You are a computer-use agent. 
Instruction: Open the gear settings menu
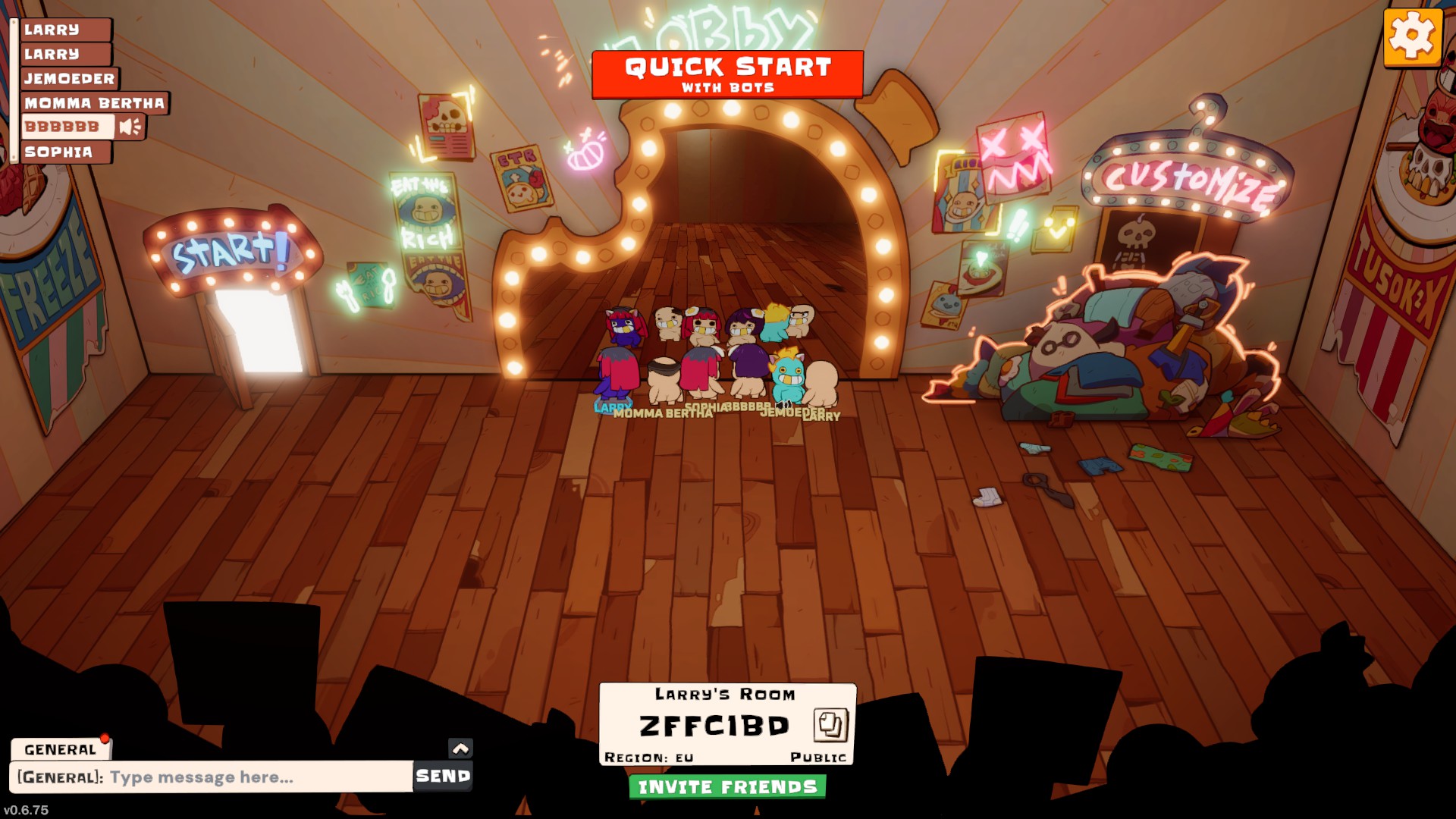click(1412, 36)
